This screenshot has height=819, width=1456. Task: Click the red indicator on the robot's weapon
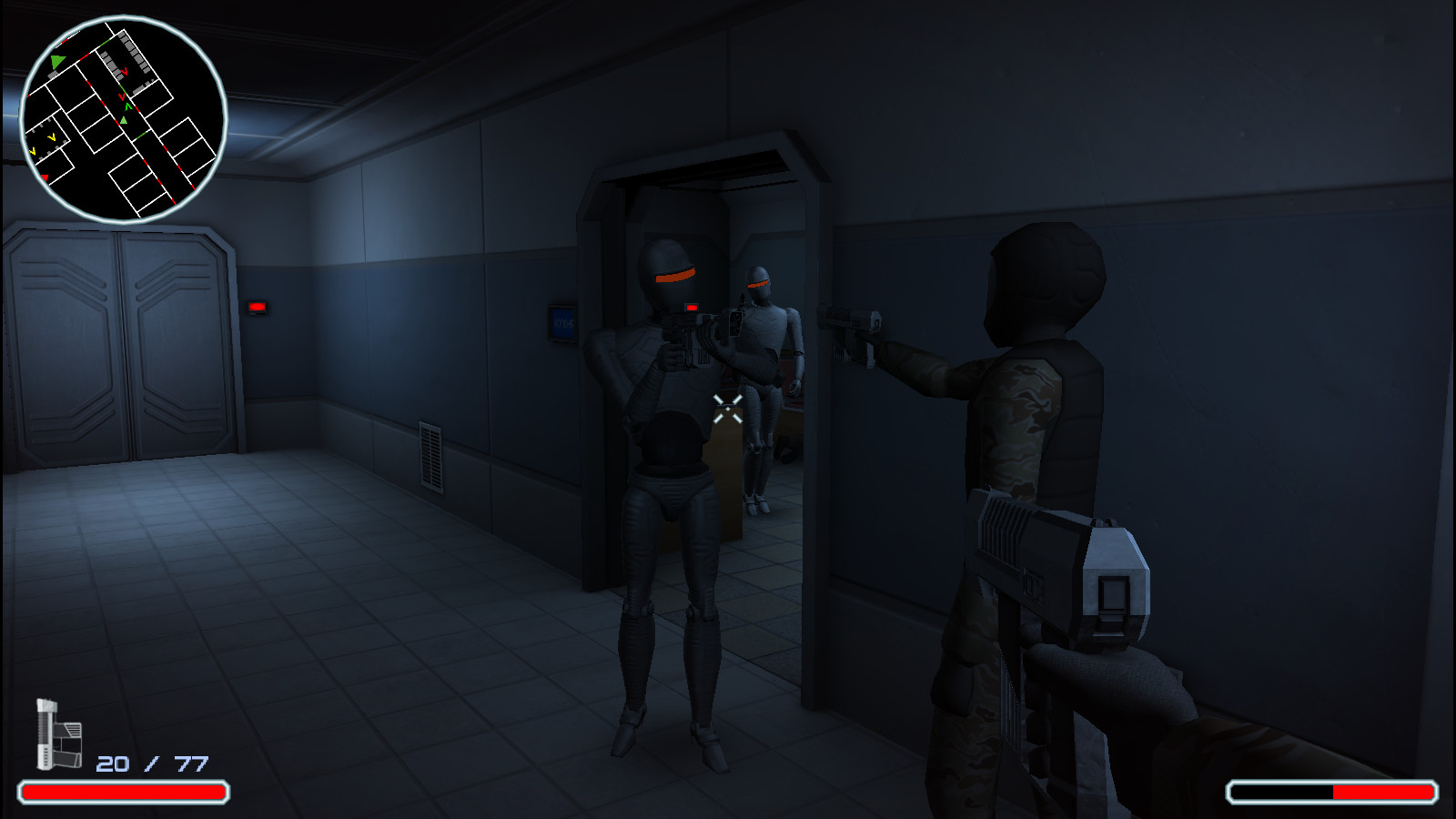tap(692, 309)
